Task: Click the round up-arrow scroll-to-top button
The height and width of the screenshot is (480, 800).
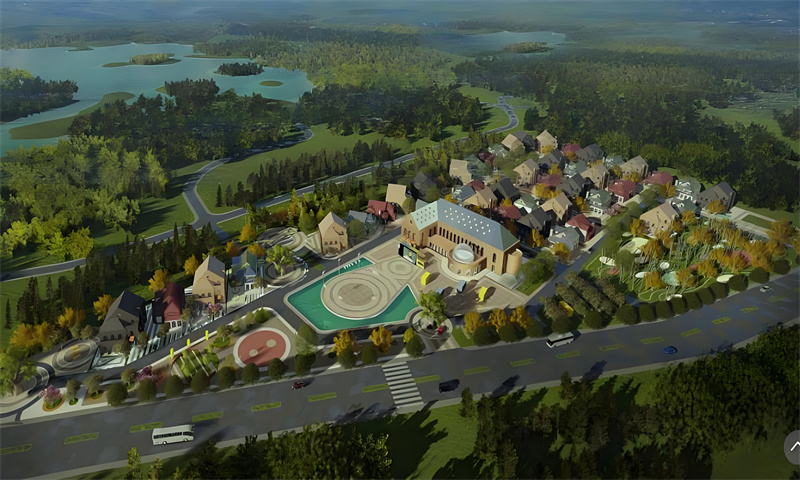Action: click(x=793, y=446)
